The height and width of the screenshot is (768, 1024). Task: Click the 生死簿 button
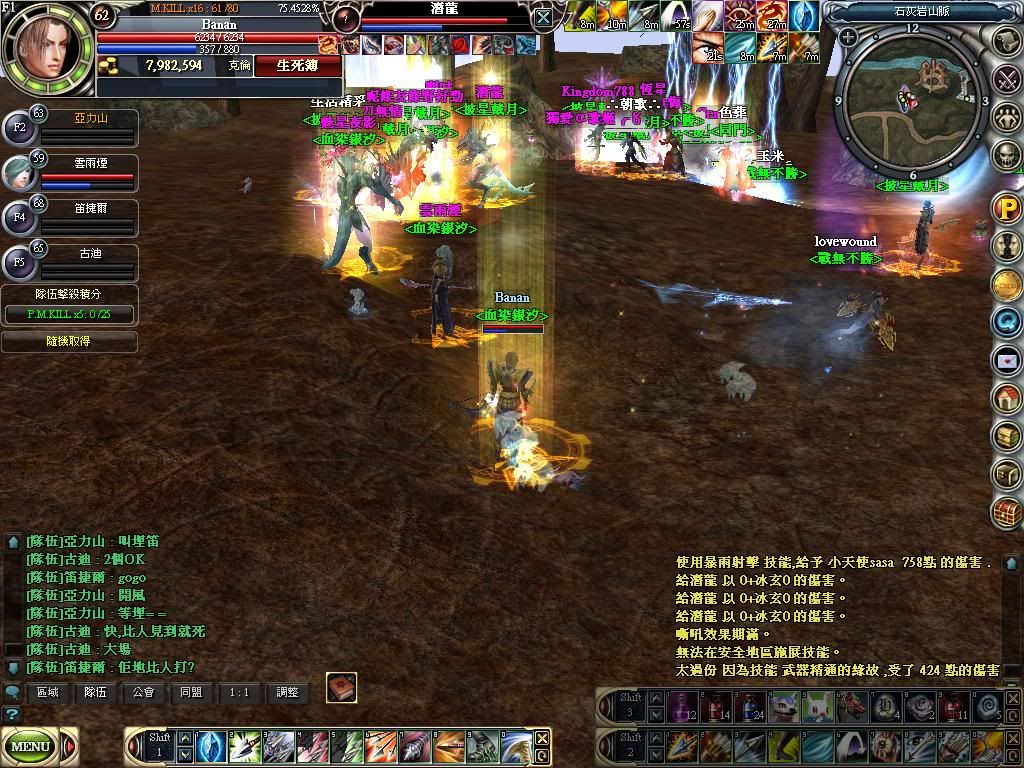[x=298, y=65]
